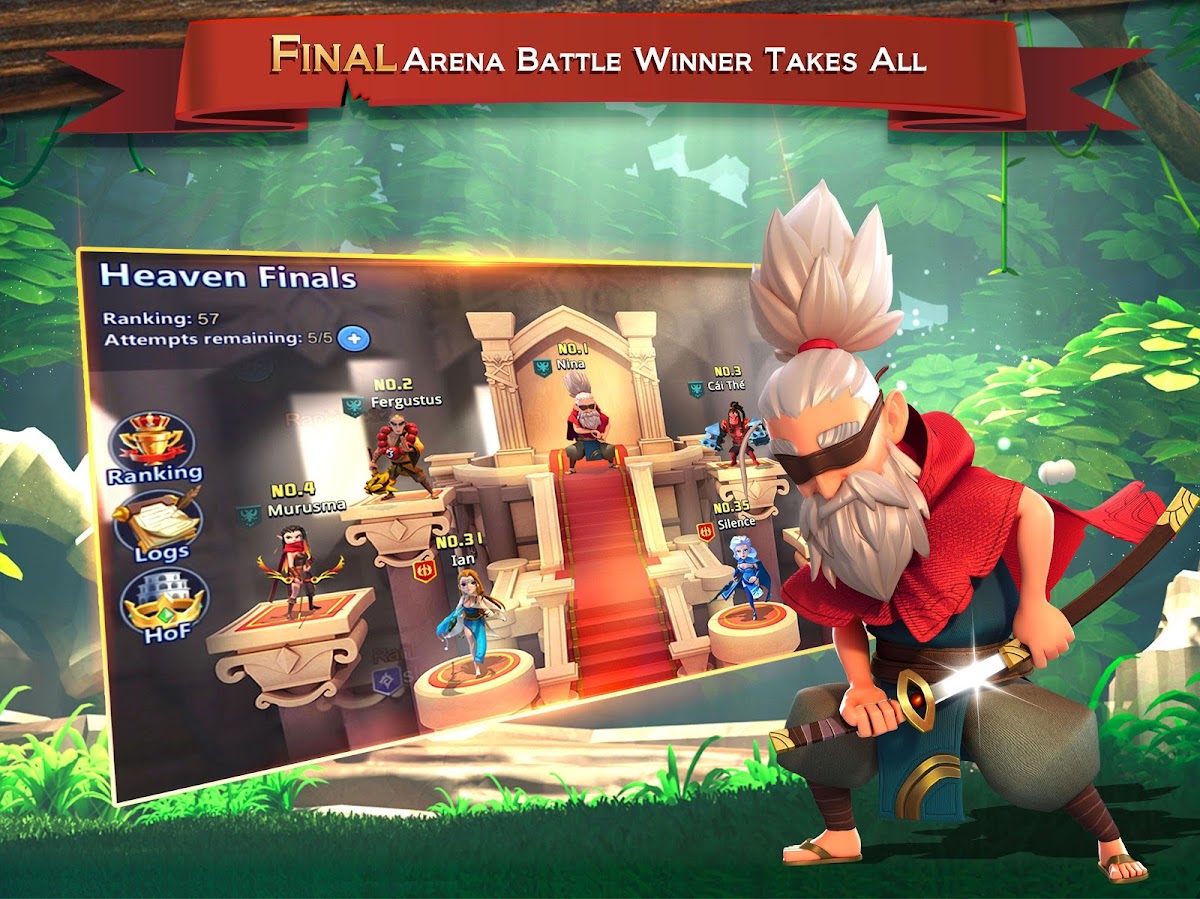Add attempts with the blue plus button
Viewport: 1200px width, 899px height.
[x=354, y=338]
